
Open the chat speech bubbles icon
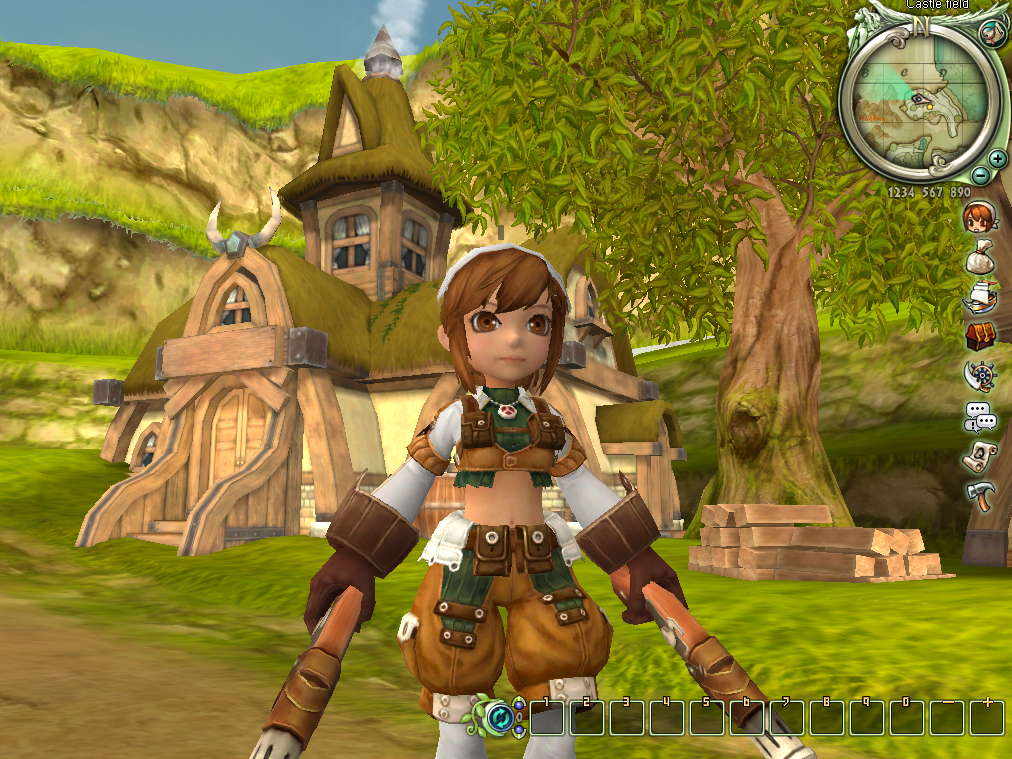coord(978,415)
